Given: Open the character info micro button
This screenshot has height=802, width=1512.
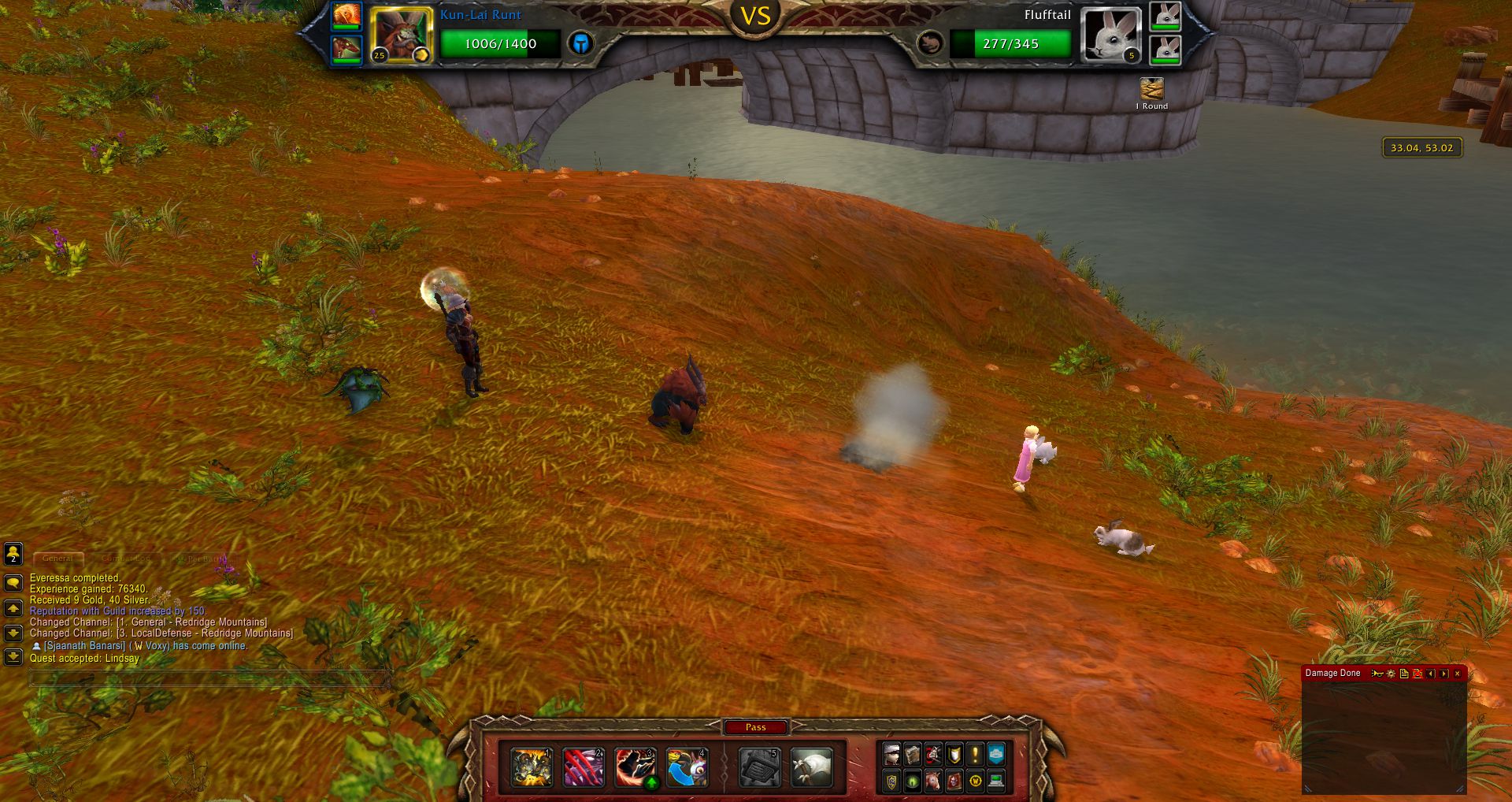Looking at the screenshot, I should (x=891, y=755).
